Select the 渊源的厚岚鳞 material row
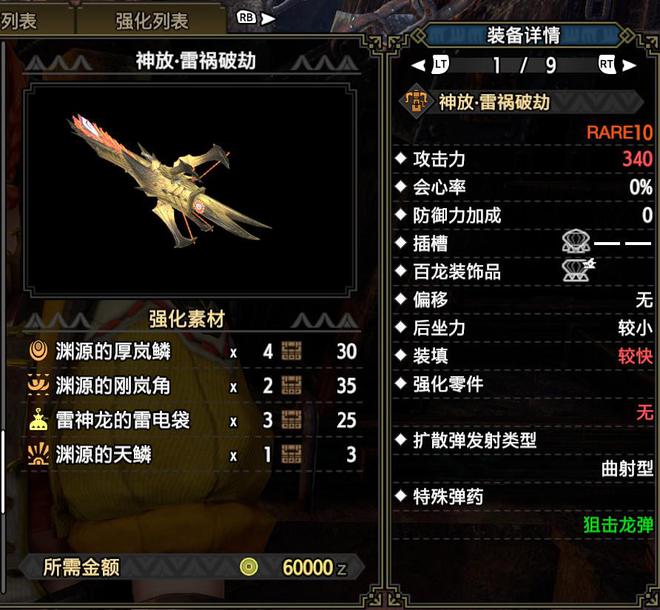This screenshot has width=660, height=610. (192, 352)
